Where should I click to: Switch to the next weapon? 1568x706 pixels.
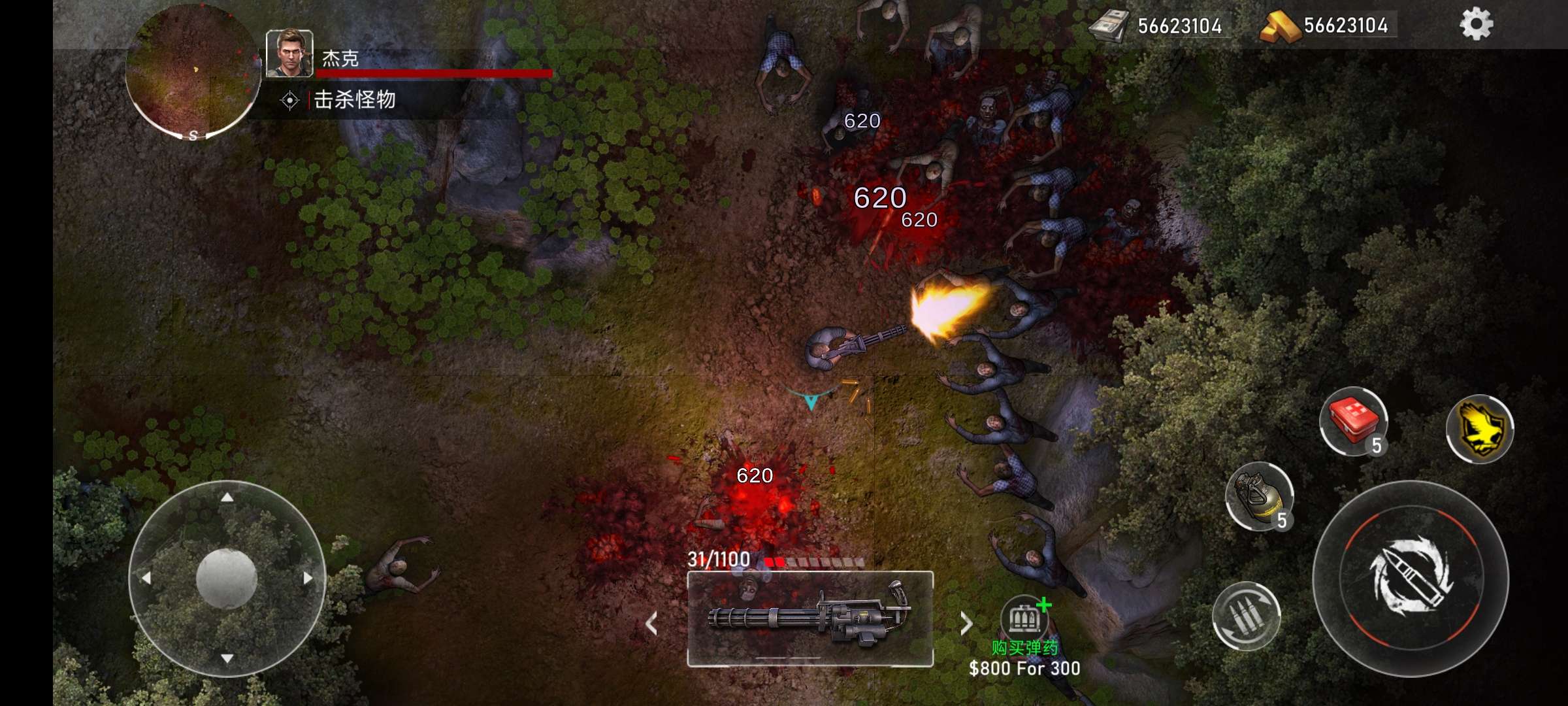[966, 623]
